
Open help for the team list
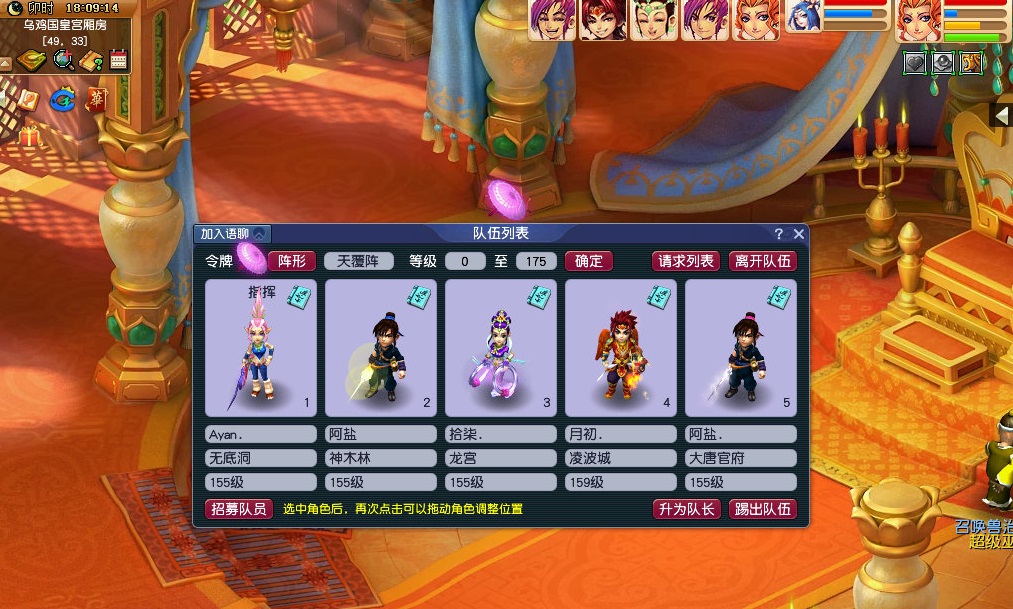click(779, 234)
